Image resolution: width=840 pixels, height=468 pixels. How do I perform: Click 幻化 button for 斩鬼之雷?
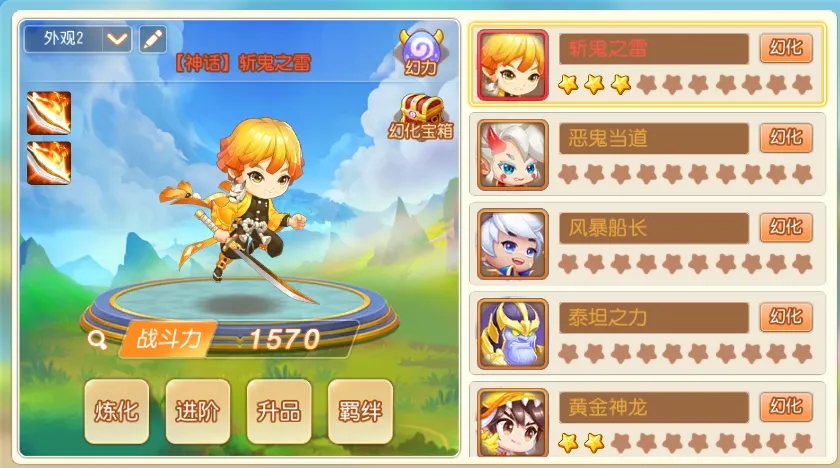(785, 48)
